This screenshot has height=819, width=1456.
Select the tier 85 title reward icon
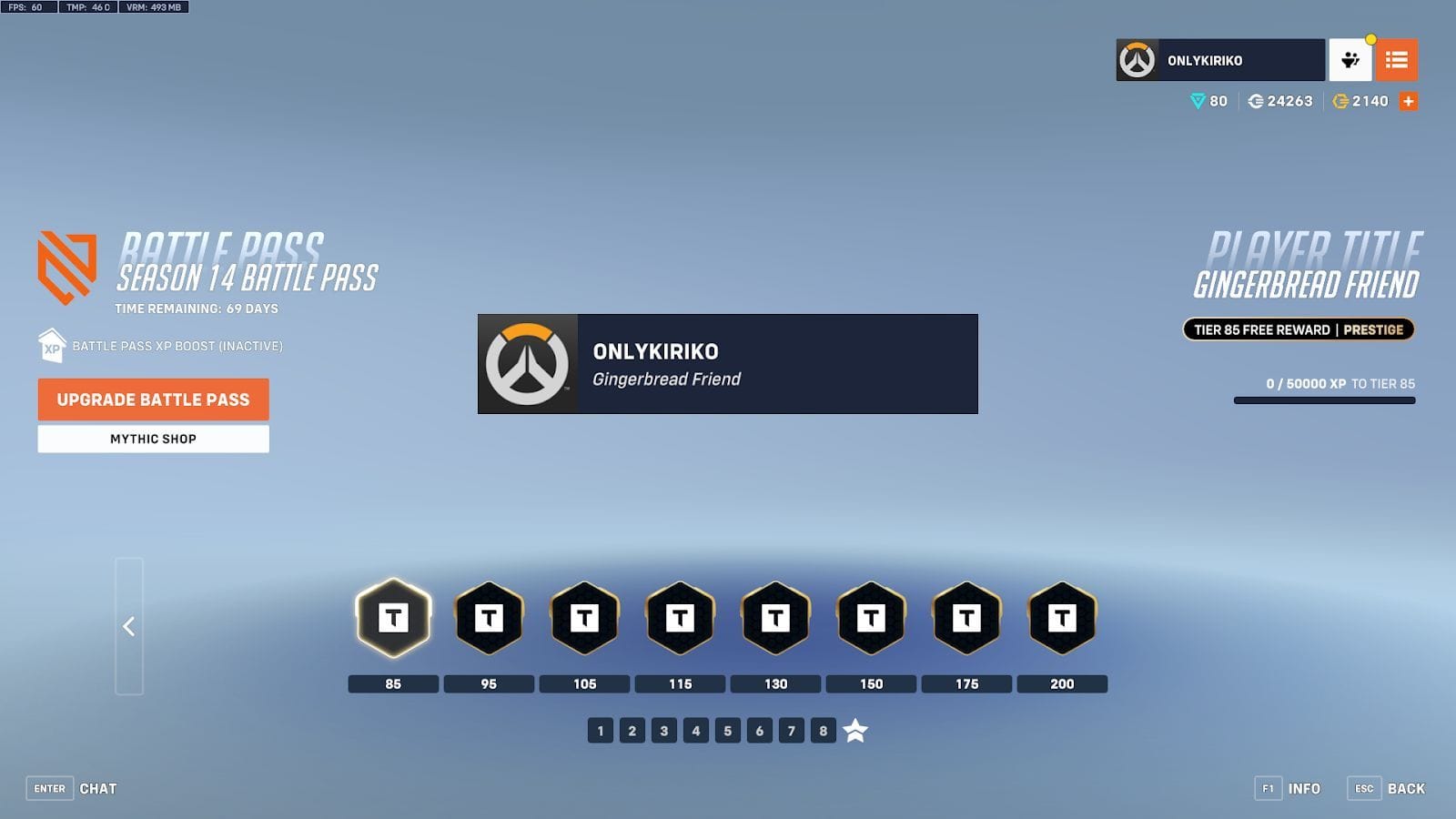coord(392,619)
